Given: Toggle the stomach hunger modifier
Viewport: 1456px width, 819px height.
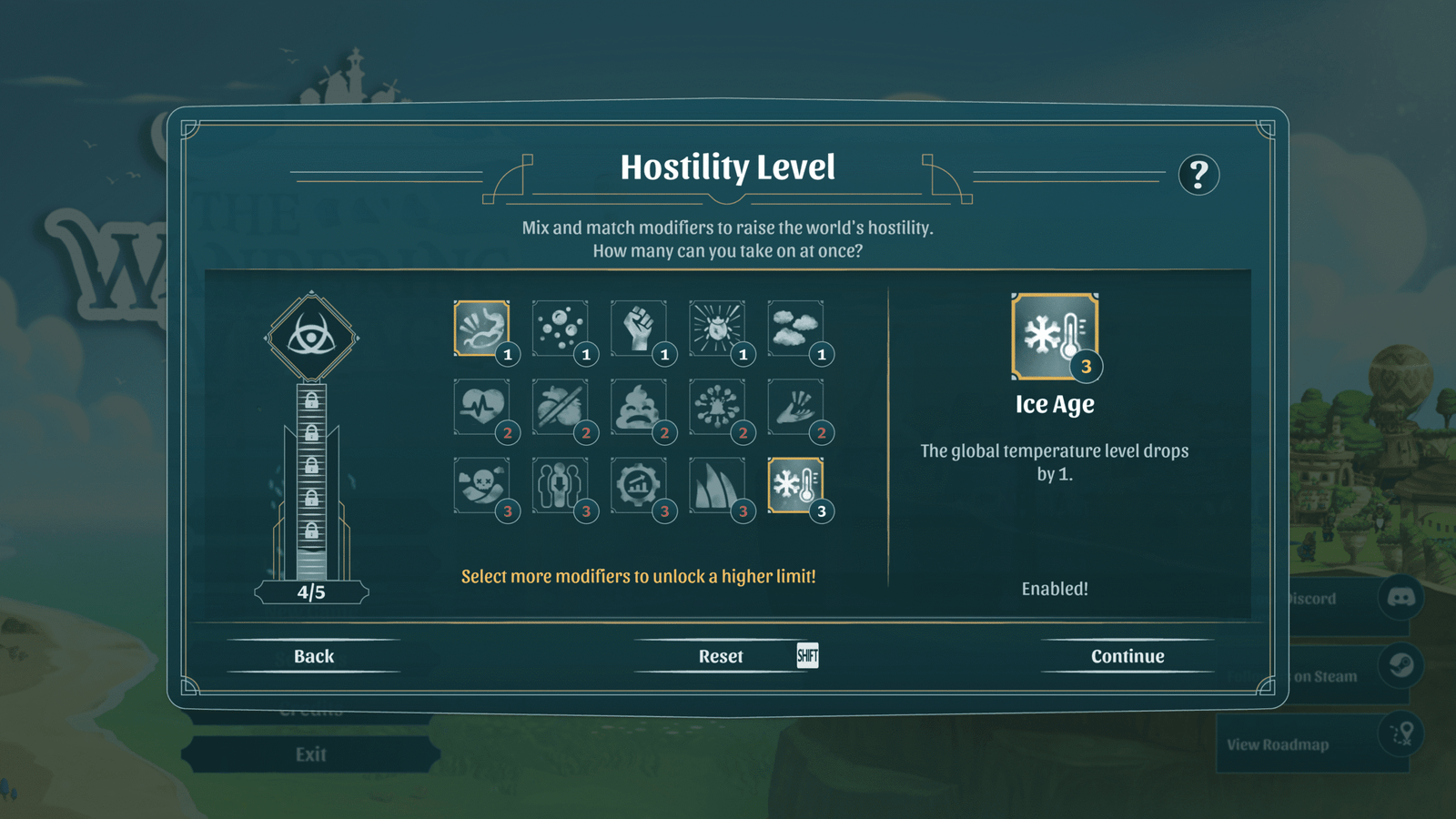Looking at the screenshot, I should 481,329.
